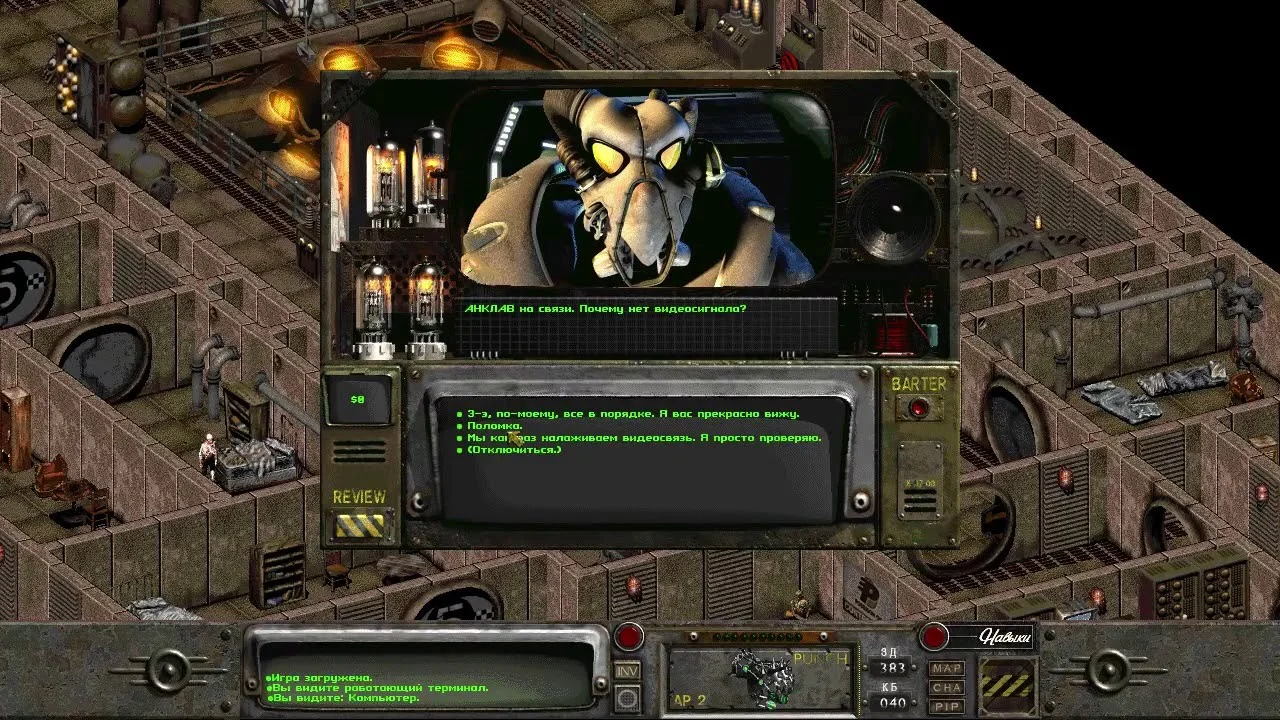Open the PIP-Boy with the PIP button
This screenshot has width=1280, height=720.
coord(946,706)
